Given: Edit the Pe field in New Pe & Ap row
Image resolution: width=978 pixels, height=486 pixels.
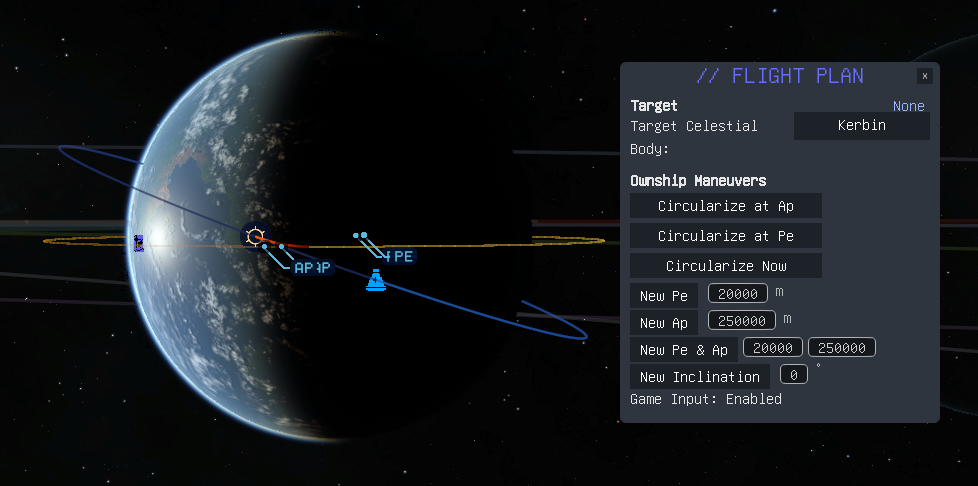Looking at the screenshot, I should click(773, 348).
